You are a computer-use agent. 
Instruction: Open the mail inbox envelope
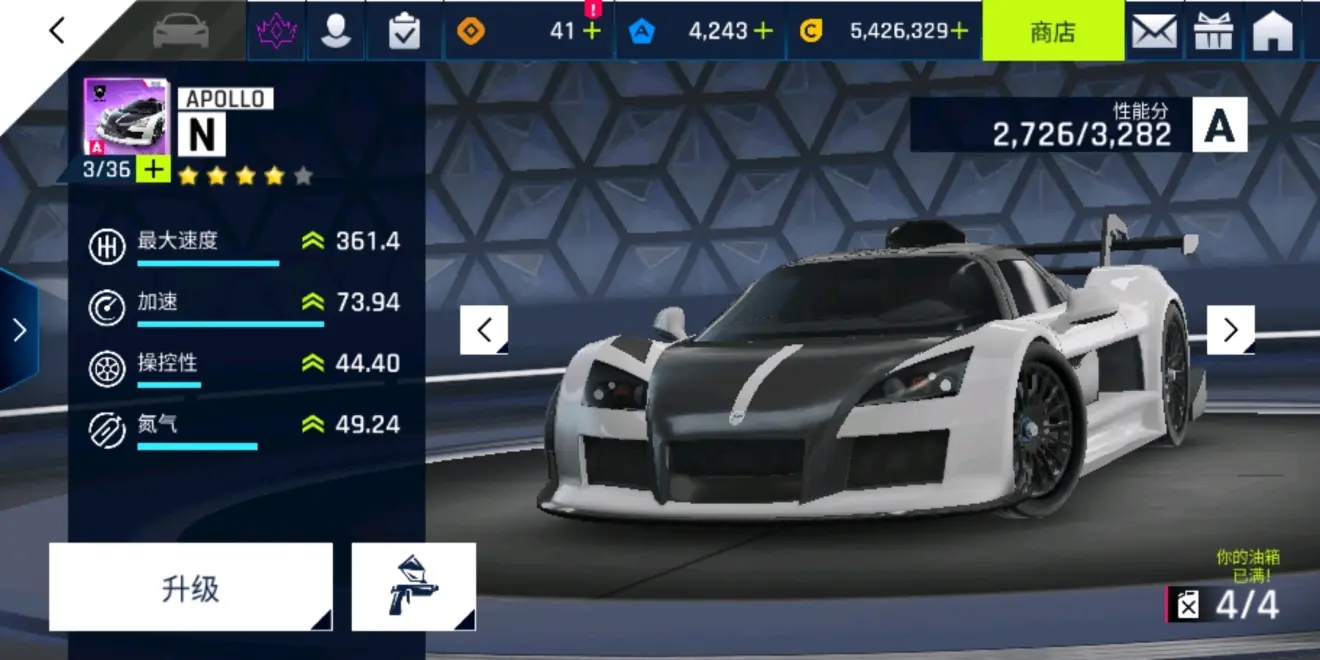1153,31
